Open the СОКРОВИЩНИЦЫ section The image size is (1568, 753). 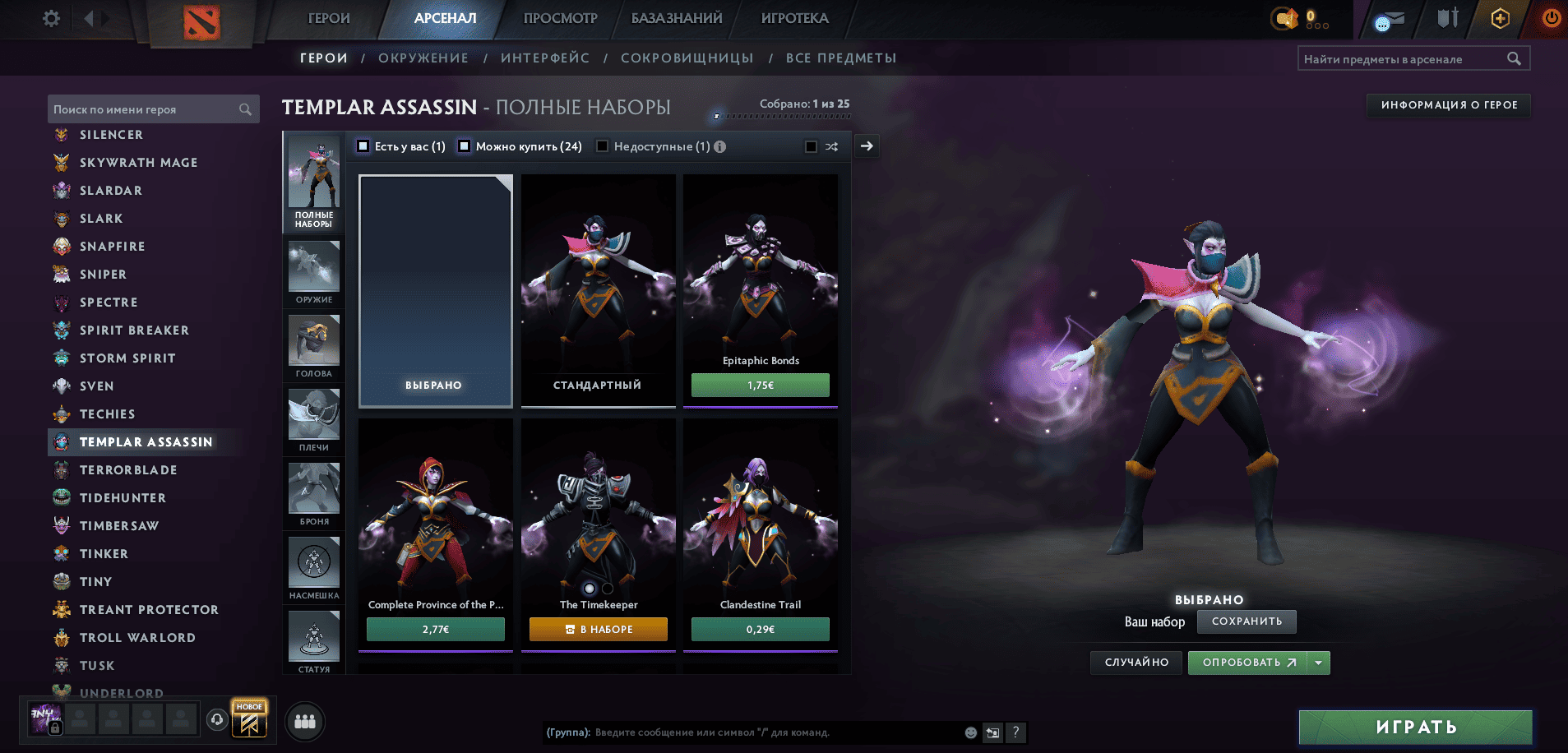[687, 58]
